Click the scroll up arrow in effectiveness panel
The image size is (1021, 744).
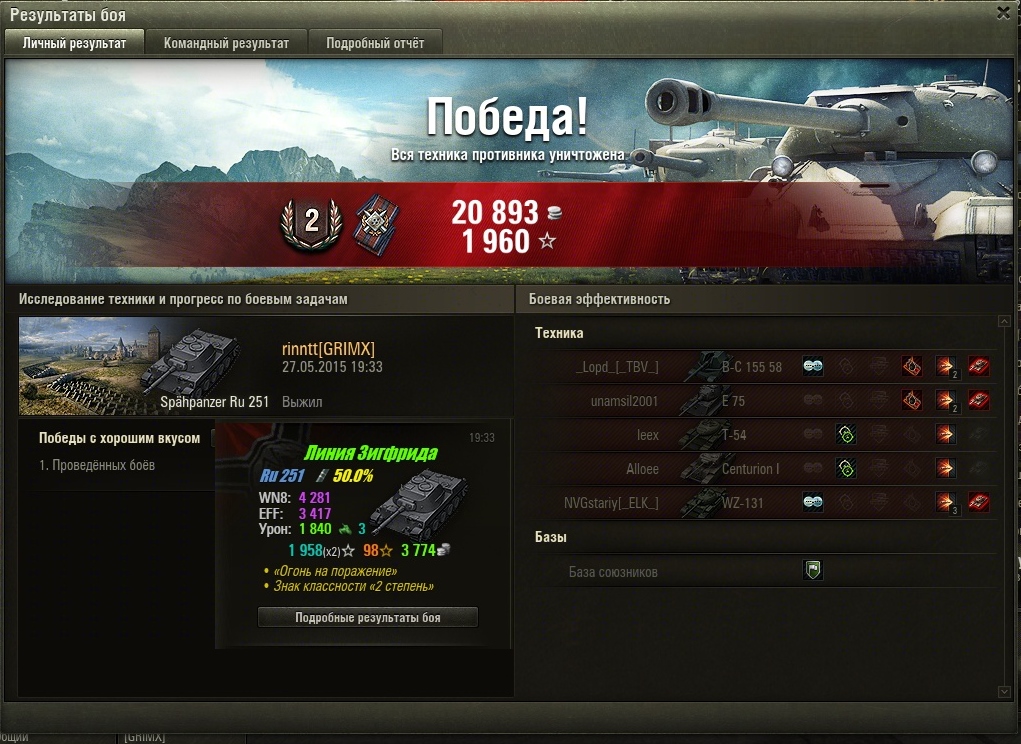click(1004, 322)
